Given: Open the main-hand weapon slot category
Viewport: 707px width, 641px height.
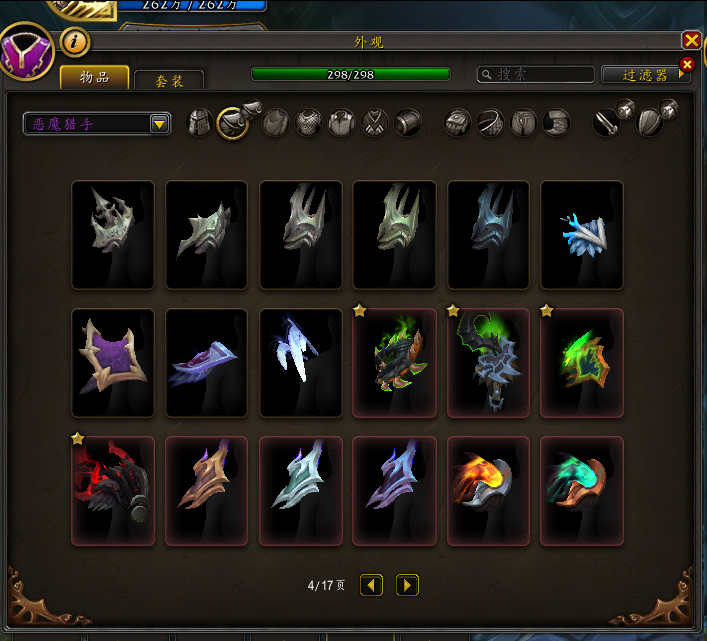Looking at the screenshot, I should [607, 123].
